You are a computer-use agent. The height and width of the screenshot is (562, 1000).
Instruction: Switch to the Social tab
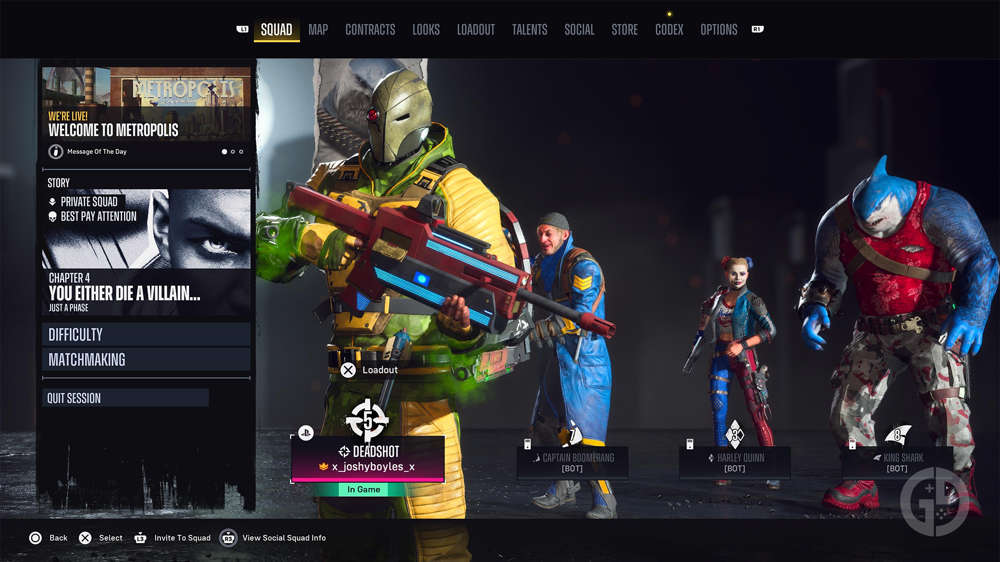(x=579, y=30)
